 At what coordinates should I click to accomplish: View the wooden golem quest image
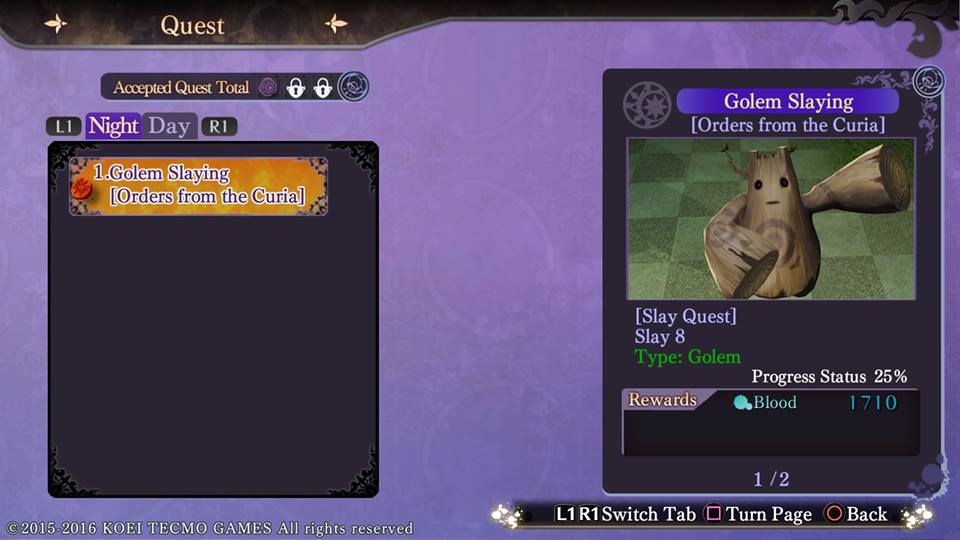coord(770,219)
